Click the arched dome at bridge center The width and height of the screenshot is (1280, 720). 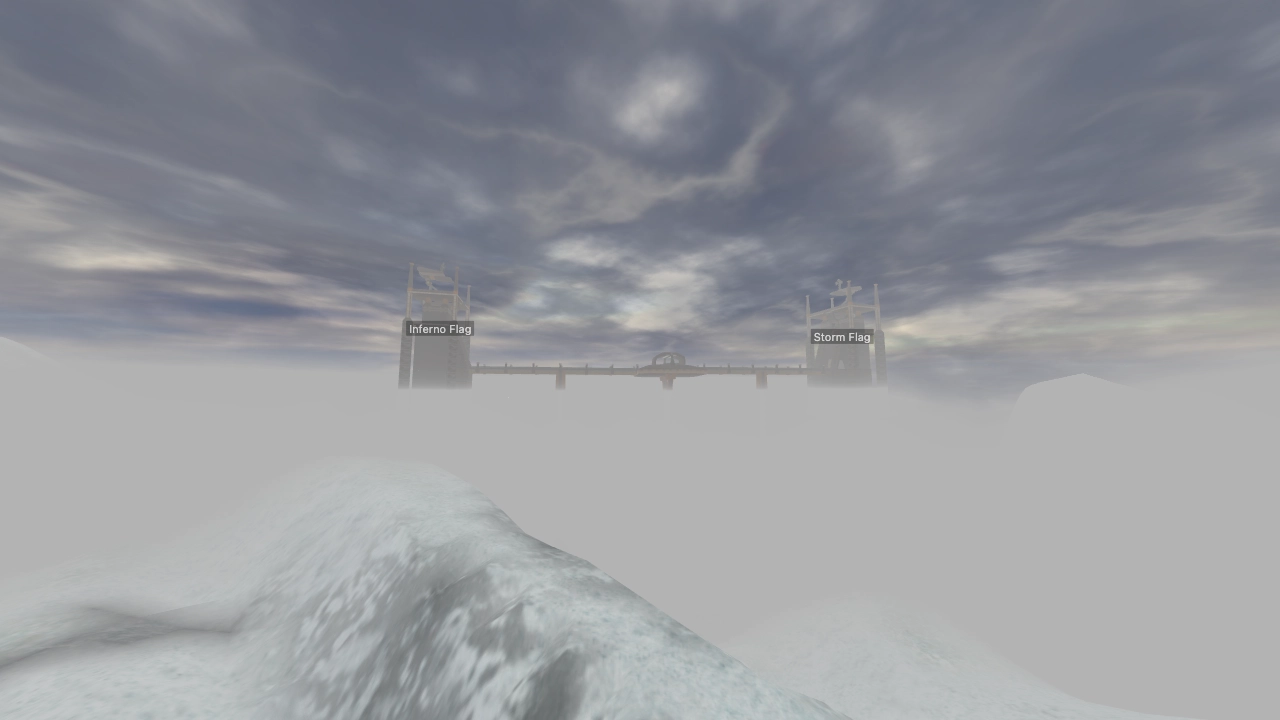668,360
